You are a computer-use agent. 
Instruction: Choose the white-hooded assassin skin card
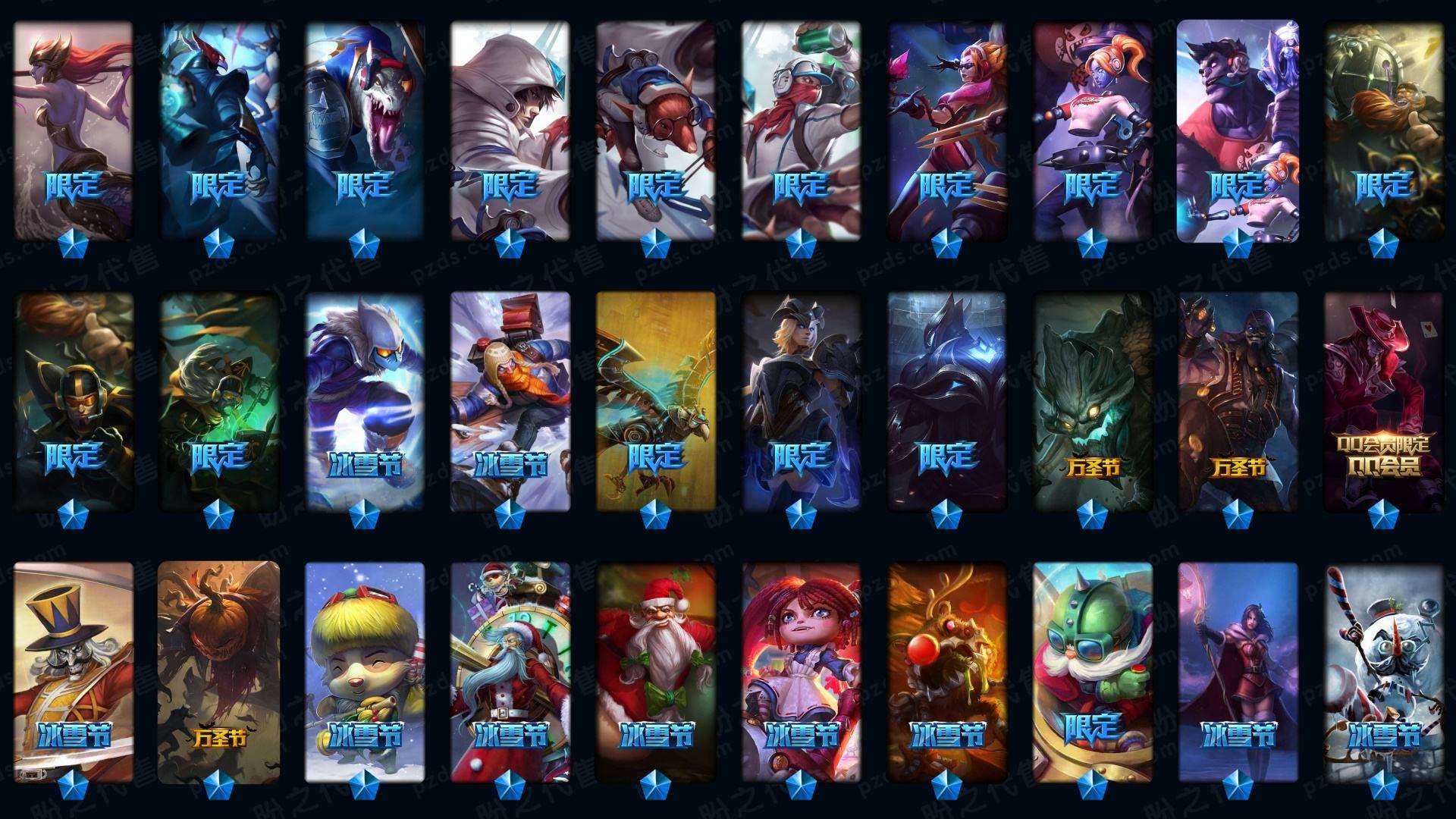(x=510, y=129)
